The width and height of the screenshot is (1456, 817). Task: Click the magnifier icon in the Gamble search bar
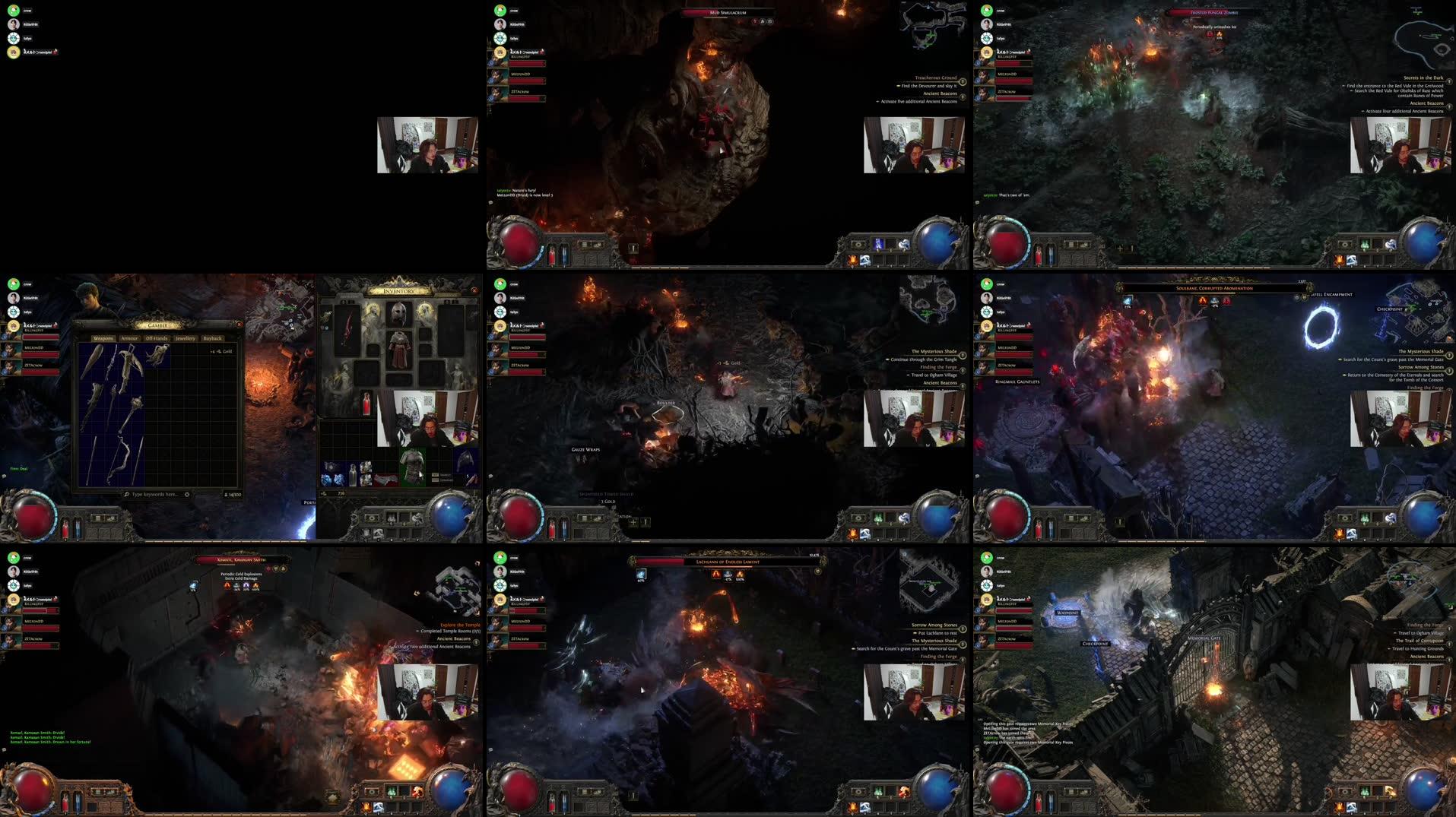tap(127, 494)
